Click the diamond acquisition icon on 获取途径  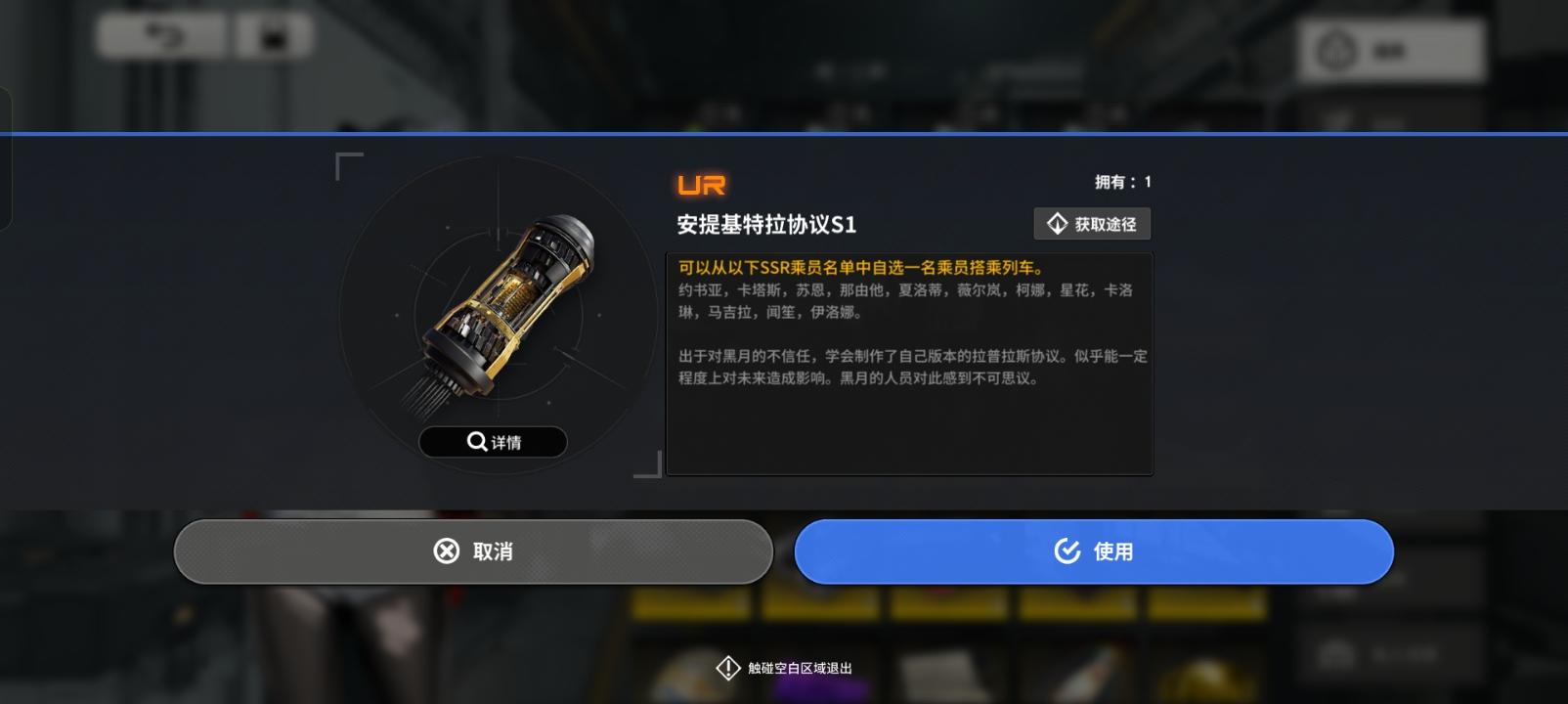pos(1056,223)
